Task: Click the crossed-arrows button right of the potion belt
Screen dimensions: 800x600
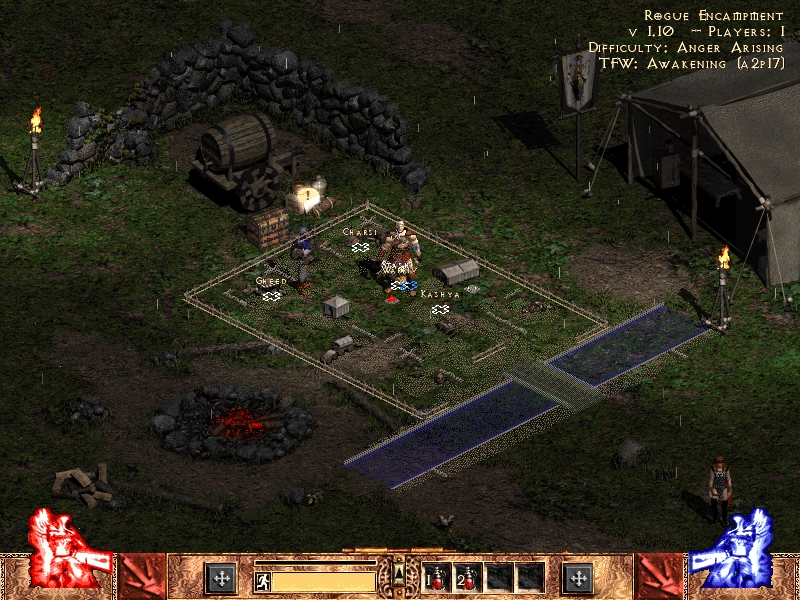Action: point(578,577)
